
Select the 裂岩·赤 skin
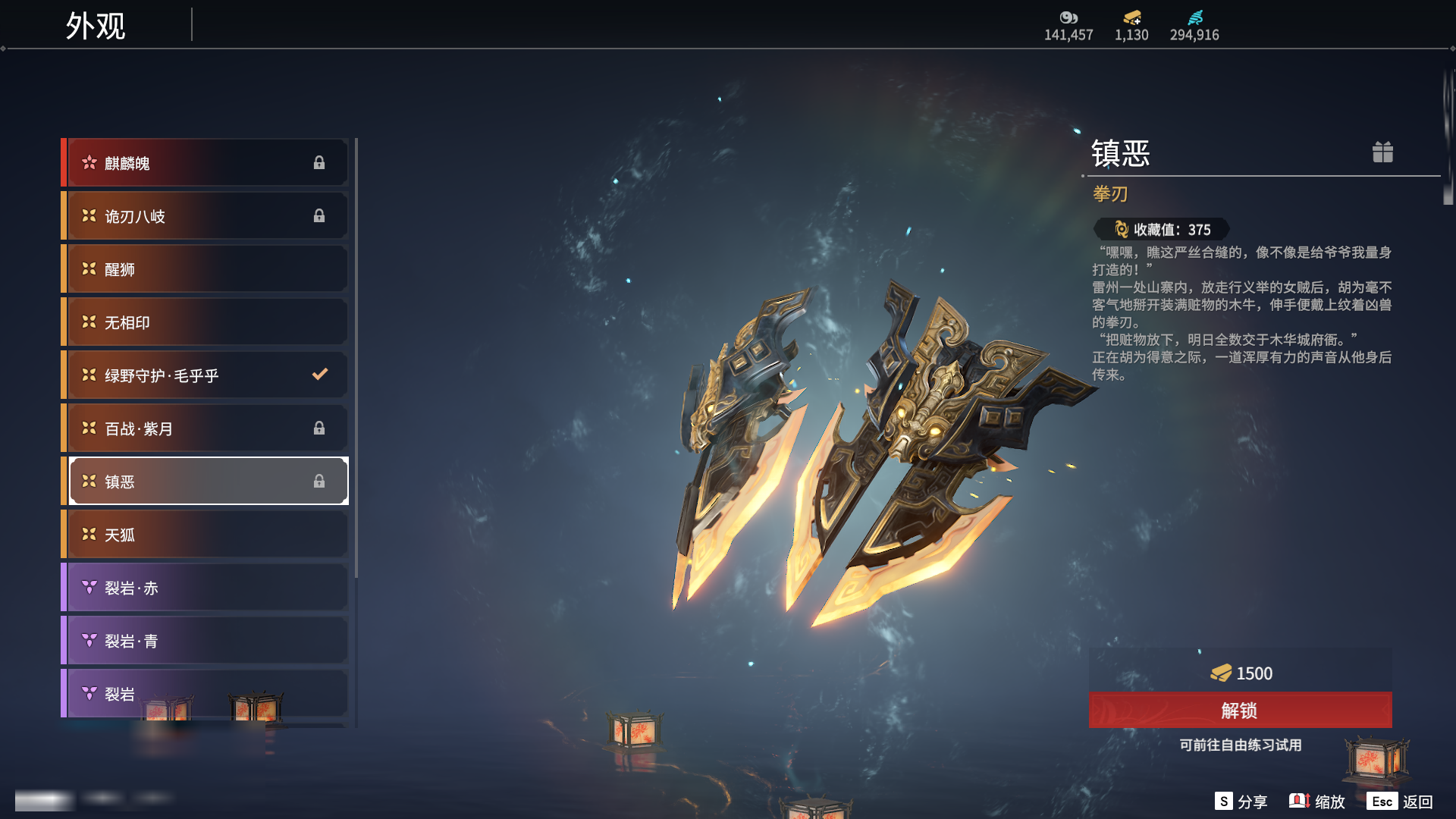point(206,588)
